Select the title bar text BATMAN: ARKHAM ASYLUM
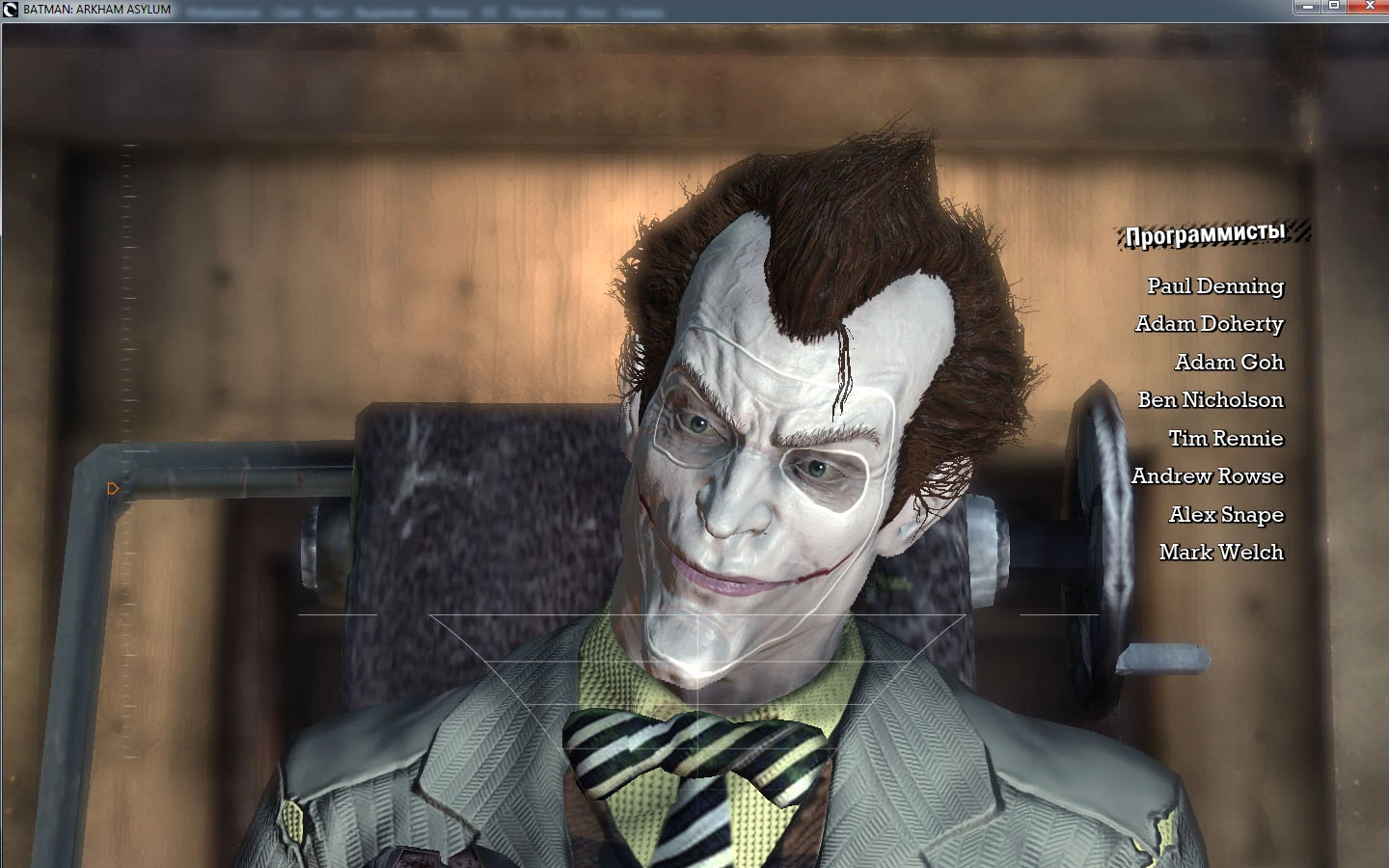Viewport: 1389px width, 868px height. pyautogui.click(x=96, y=11)
